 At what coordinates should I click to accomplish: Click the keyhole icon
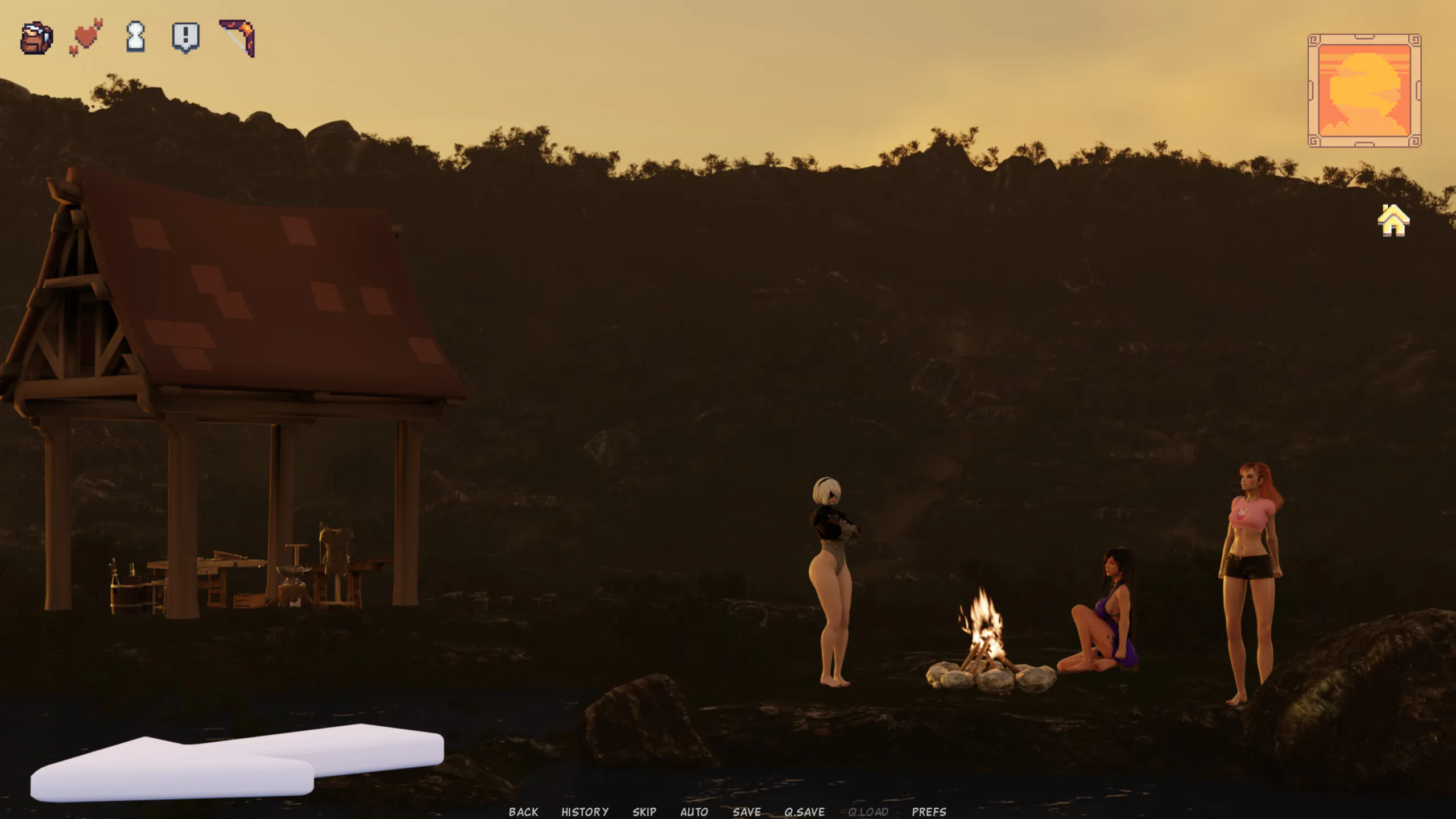pos(135,37)
